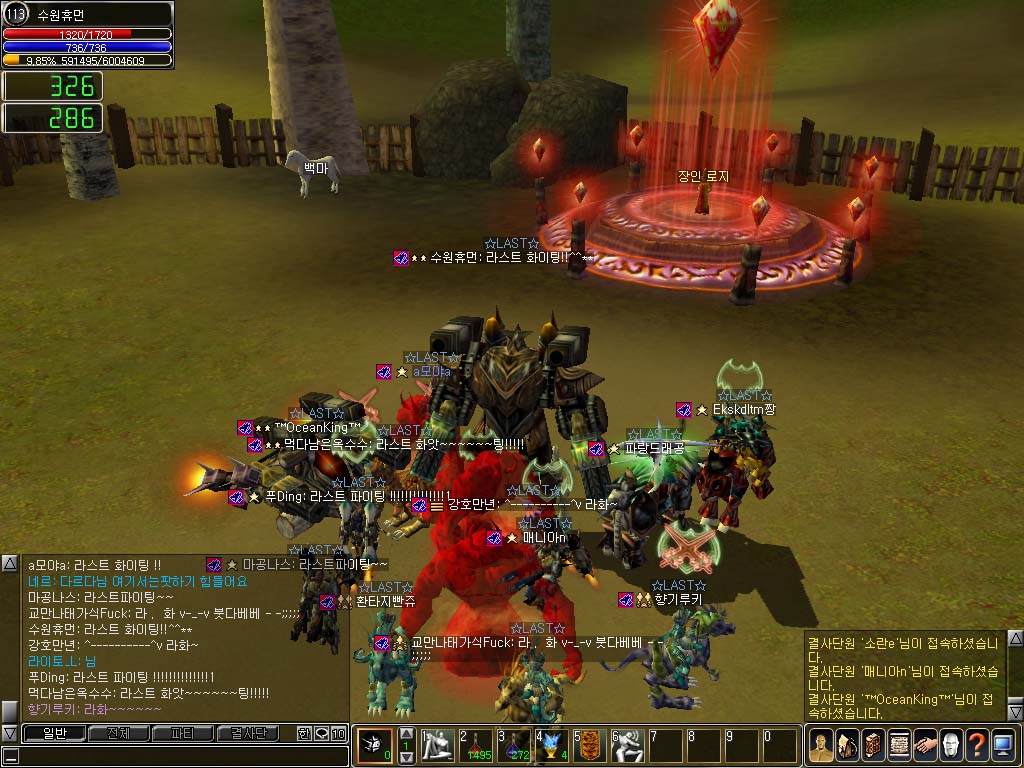This screenshot has width=1024, height=768.
Task: Open the help question mark menu
Action: coord(977,746)
